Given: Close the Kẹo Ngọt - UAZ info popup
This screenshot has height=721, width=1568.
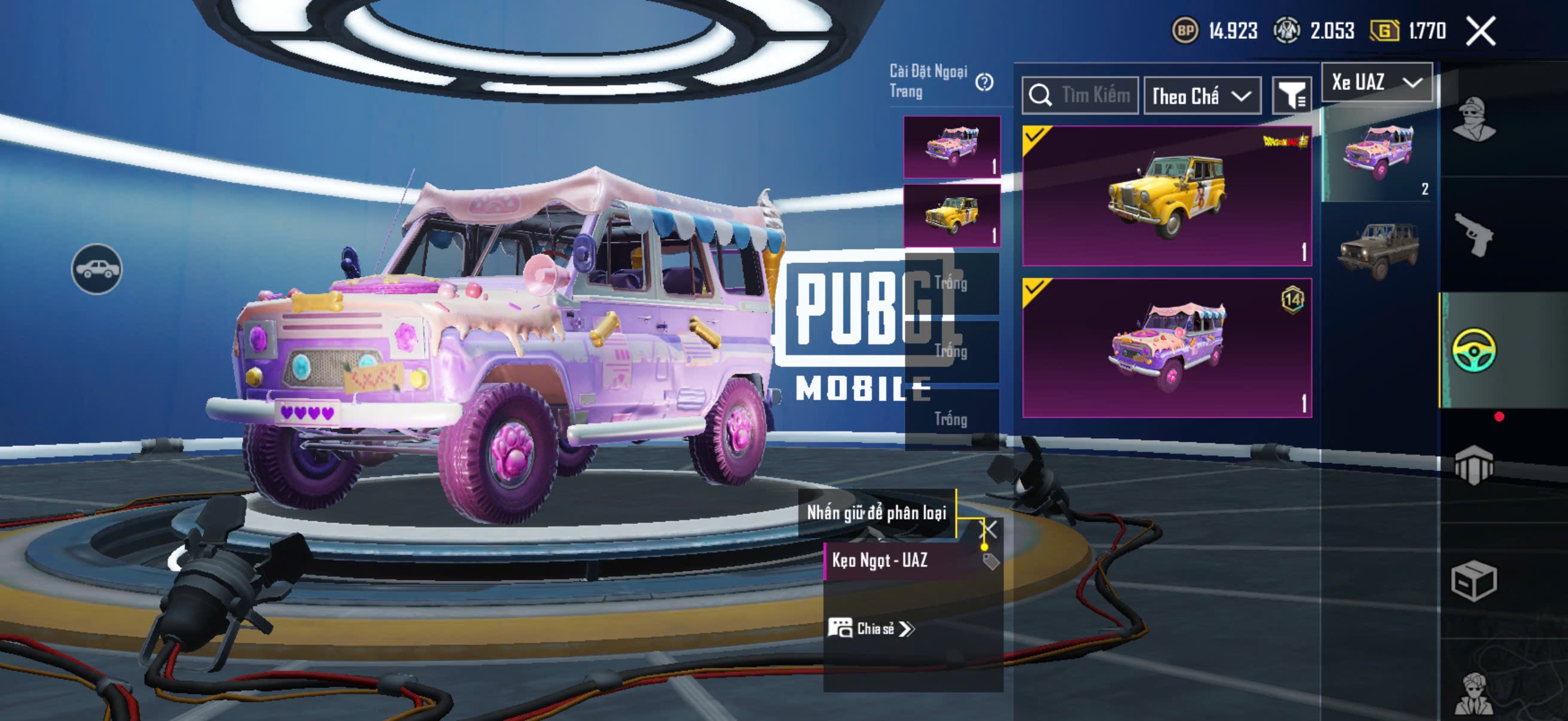Looking at the screenshot, I should [x=989, y=528].
